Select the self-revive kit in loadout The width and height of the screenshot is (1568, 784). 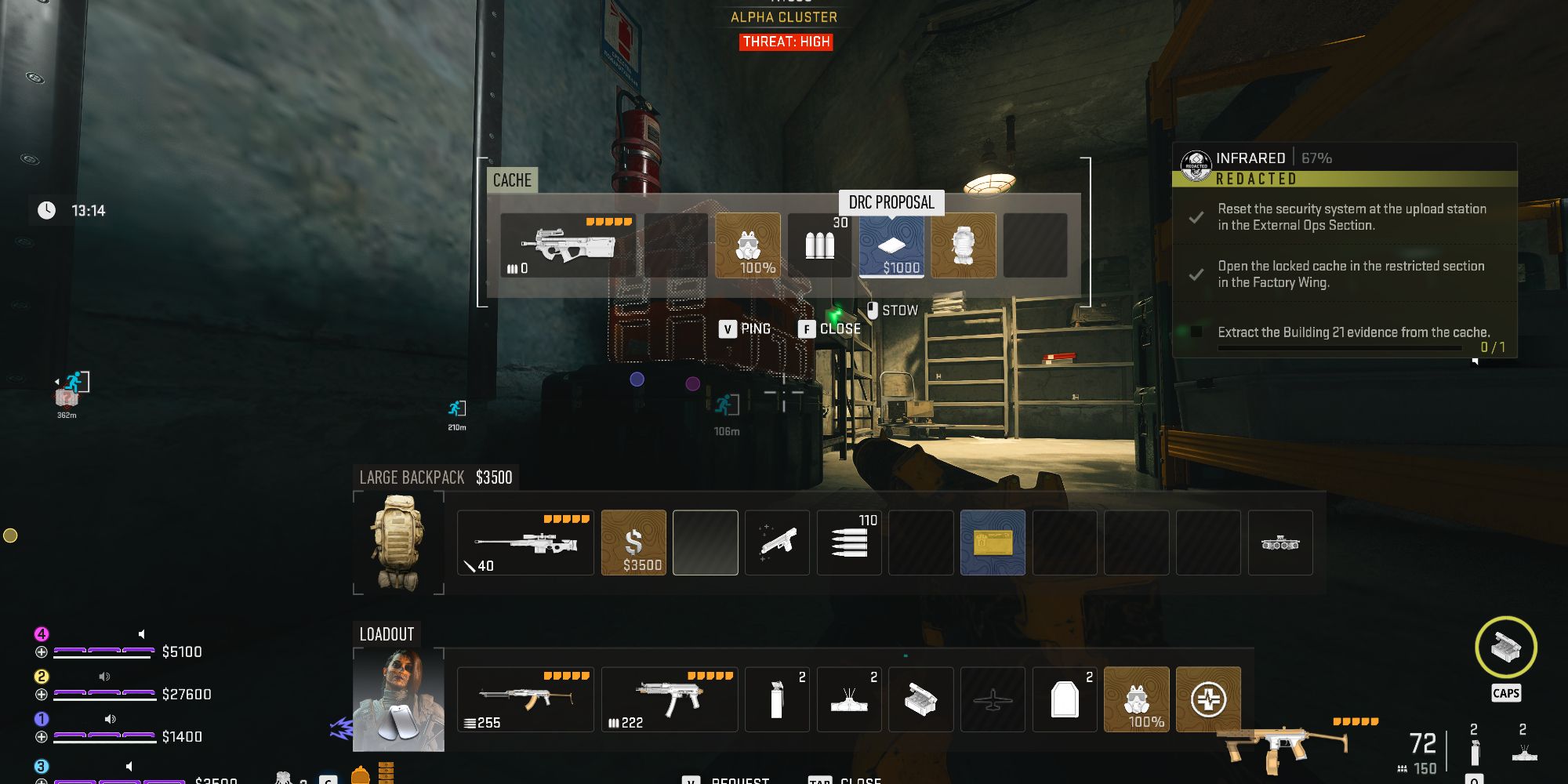pos(1208,699)
